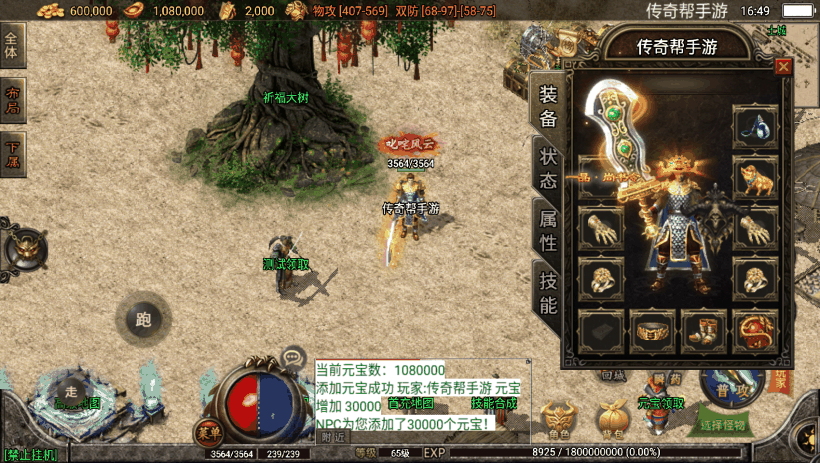Toggle the 跑 run button
This screenshot has width=820, height=463.
pyautogui.click(x=142, y=320)
